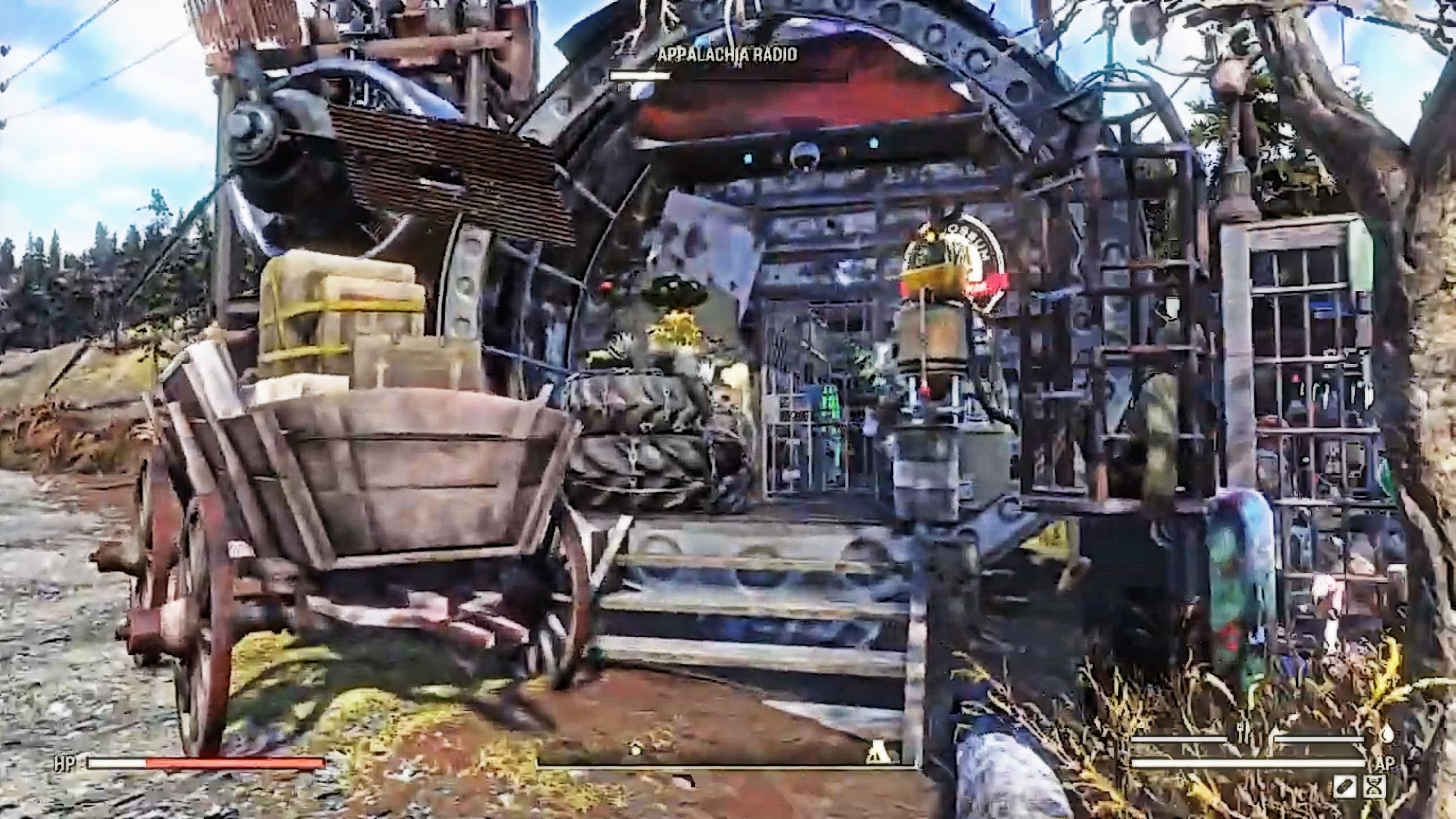Select the round dot marker on the compass
1456x819 pixels.
pyautogui.click(x=636, y=750)
